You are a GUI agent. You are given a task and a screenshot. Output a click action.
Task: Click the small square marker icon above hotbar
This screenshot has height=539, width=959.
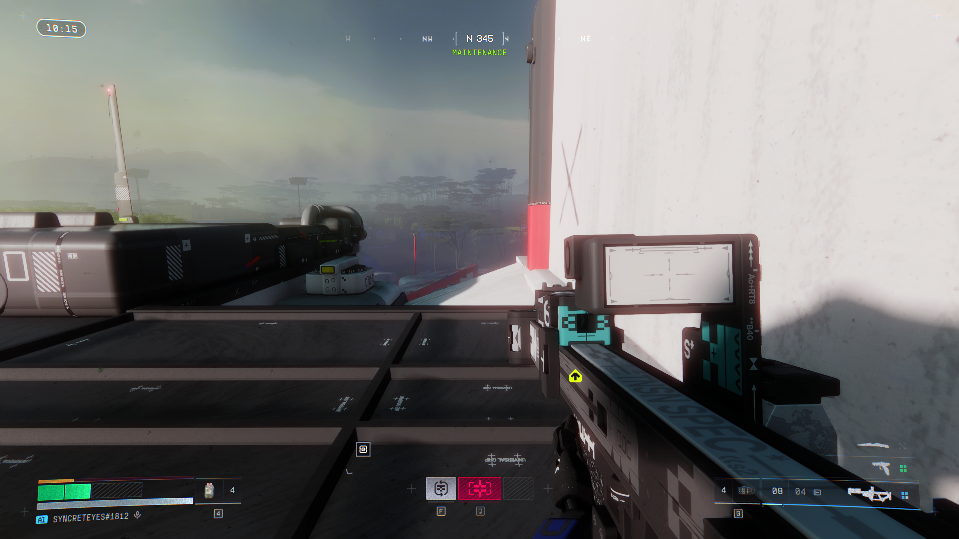363,450
